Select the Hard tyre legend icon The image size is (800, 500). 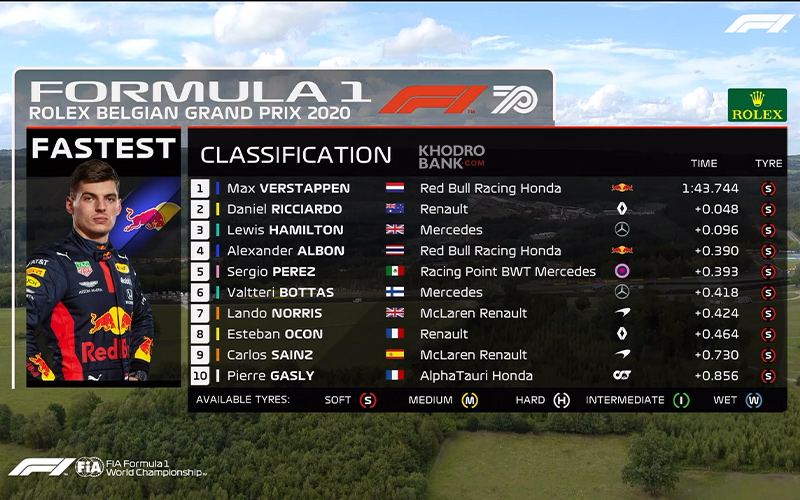pos(561,400)
